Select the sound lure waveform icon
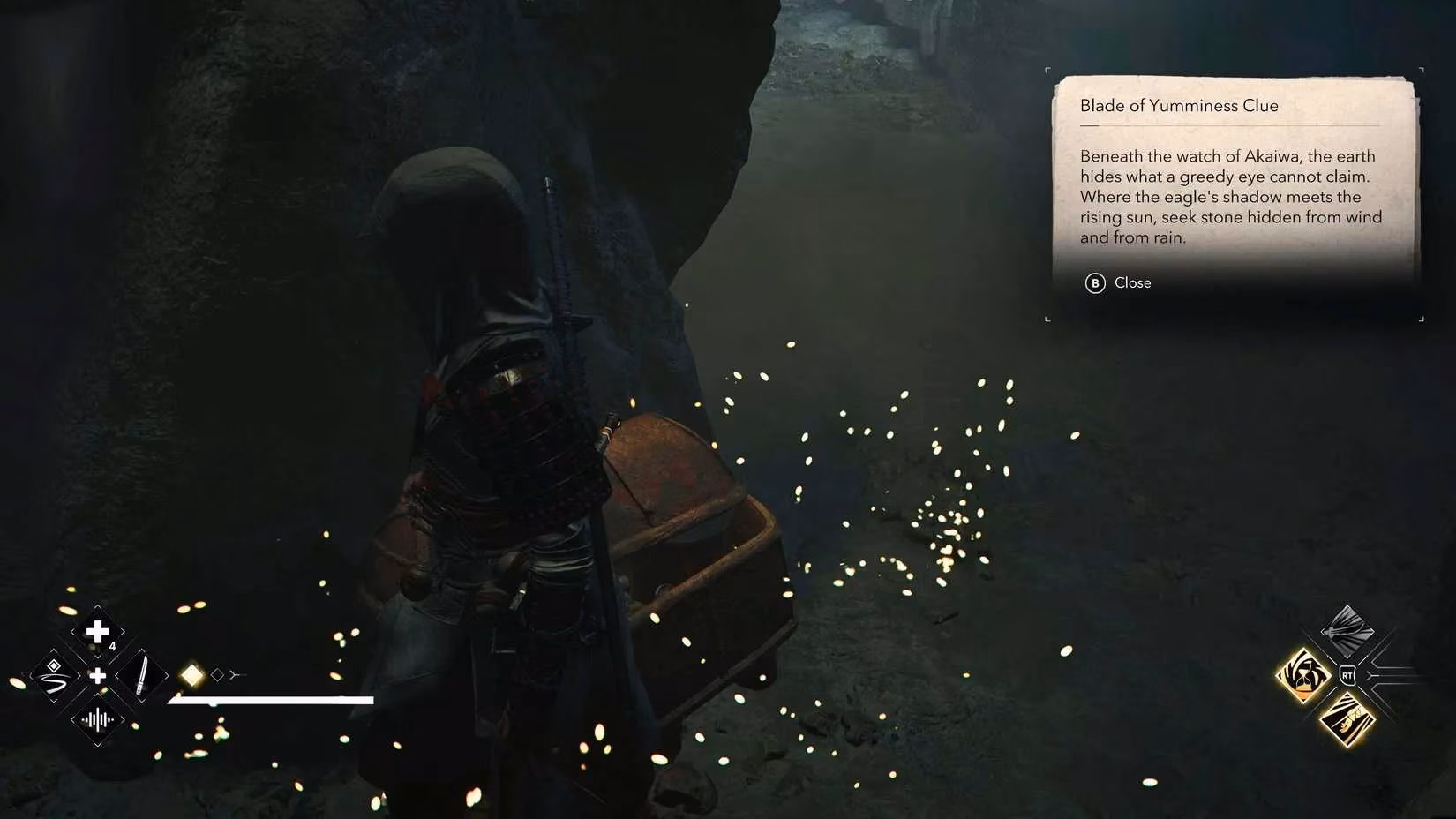Viewport: 1456px width, 819px height. [97, 718]
